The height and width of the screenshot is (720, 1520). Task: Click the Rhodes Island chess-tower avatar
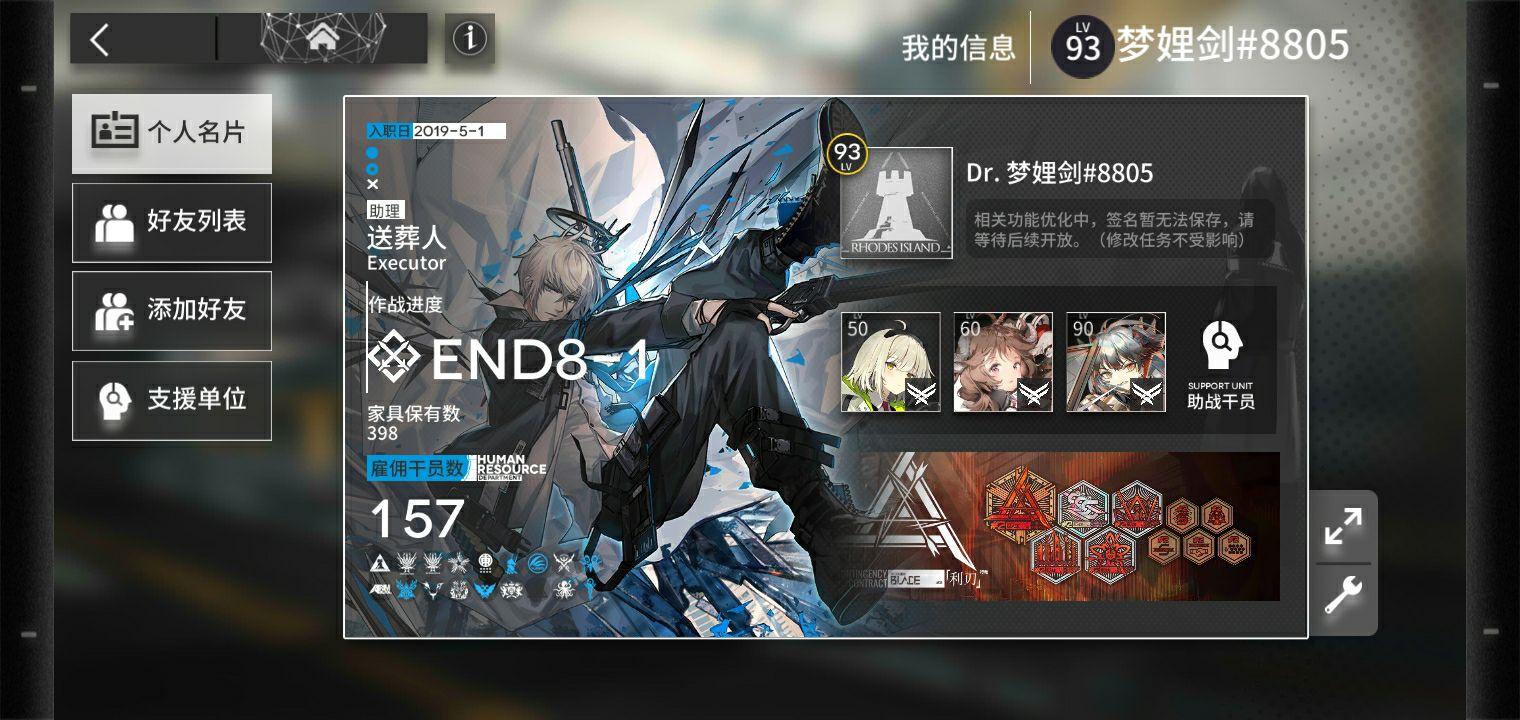[895, 204]
